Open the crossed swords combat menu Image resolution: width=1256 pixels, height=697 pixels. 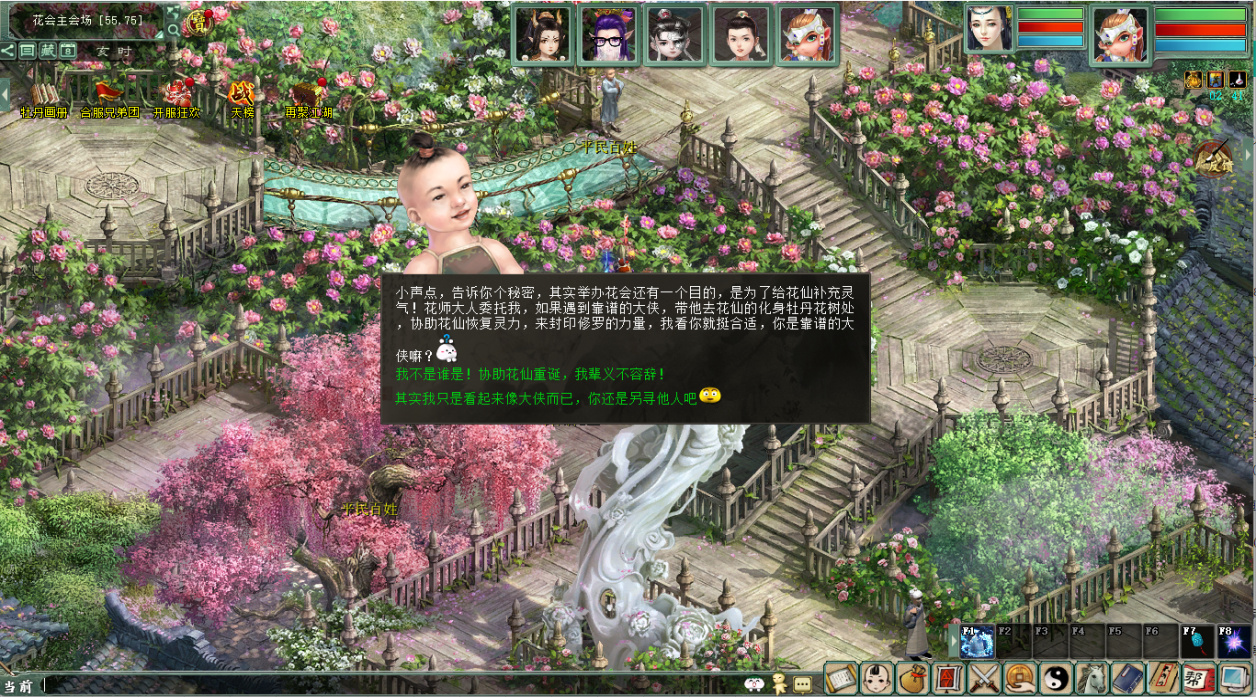tap(984, 679)
